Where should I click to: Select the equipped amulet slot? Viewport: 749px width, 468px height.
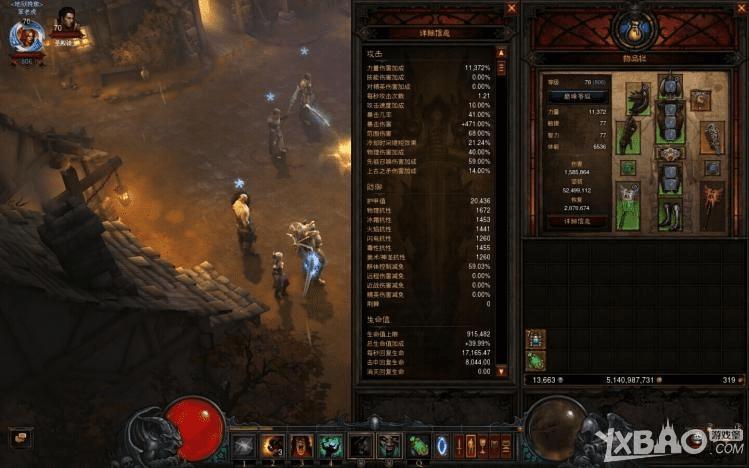701,100
